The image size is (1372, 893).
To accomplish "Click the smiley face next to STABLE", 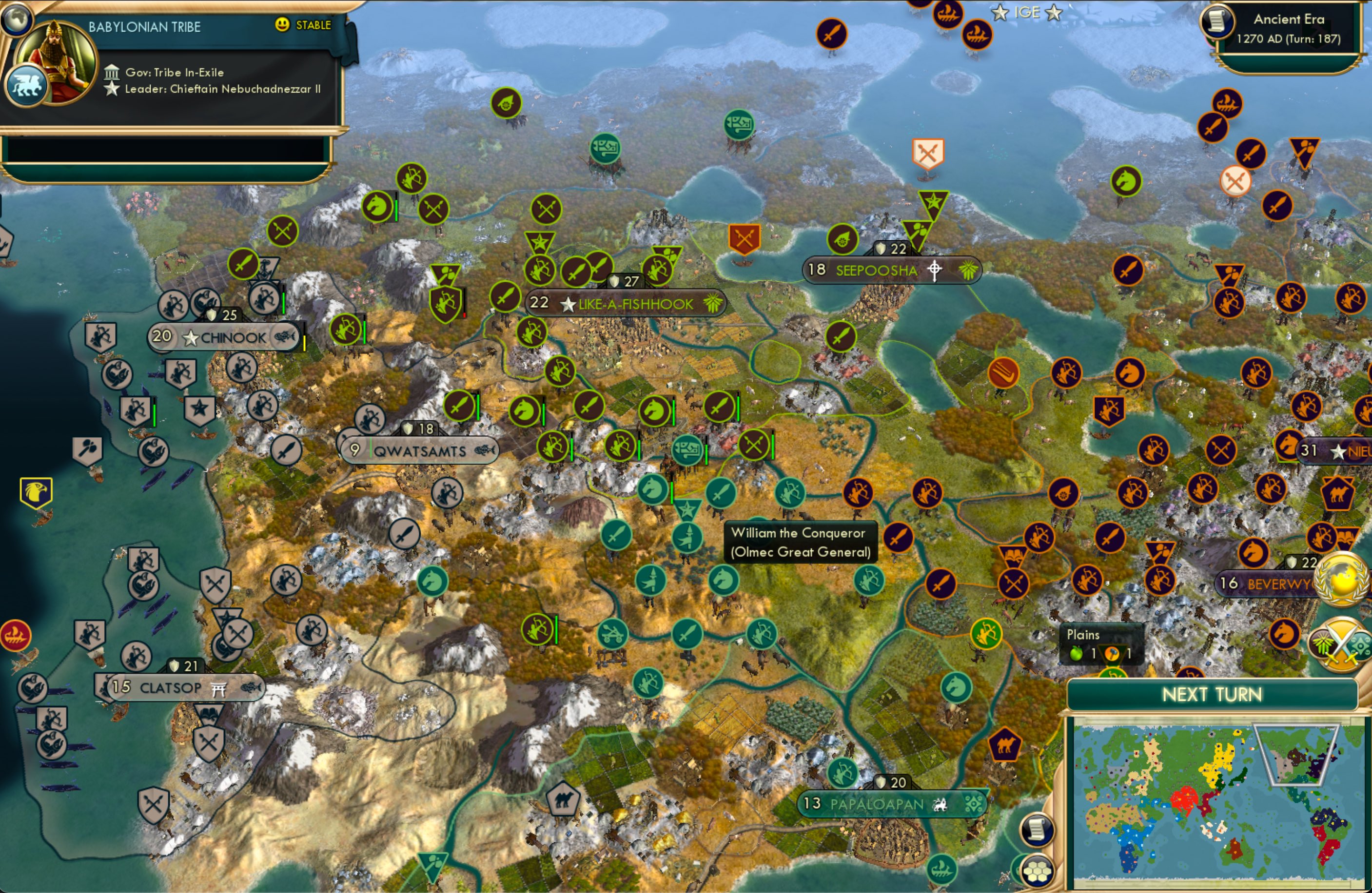I will point(281,25).
